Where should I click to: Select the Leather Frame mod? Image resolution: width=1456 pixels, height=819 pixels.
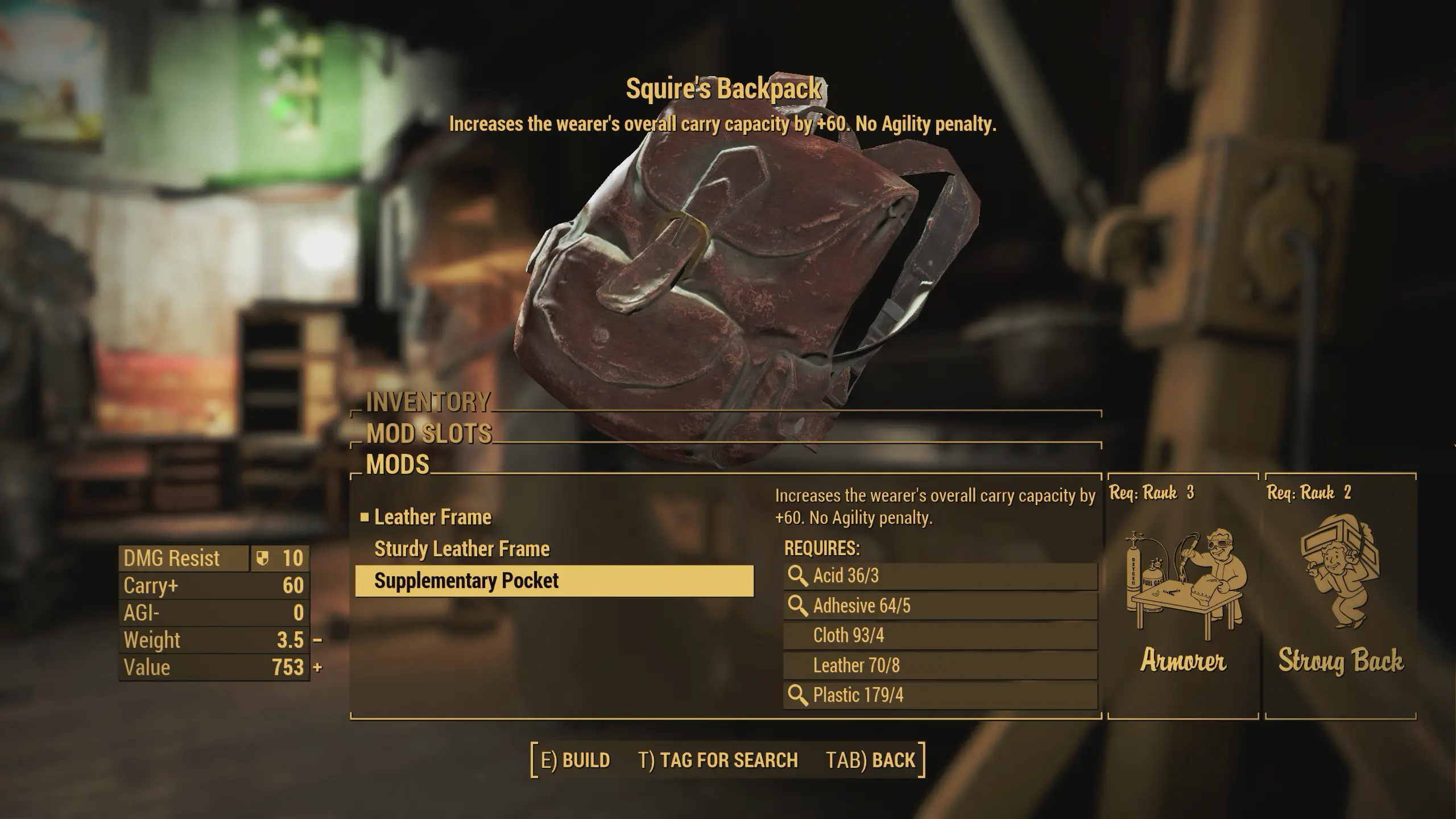point(433,517)
